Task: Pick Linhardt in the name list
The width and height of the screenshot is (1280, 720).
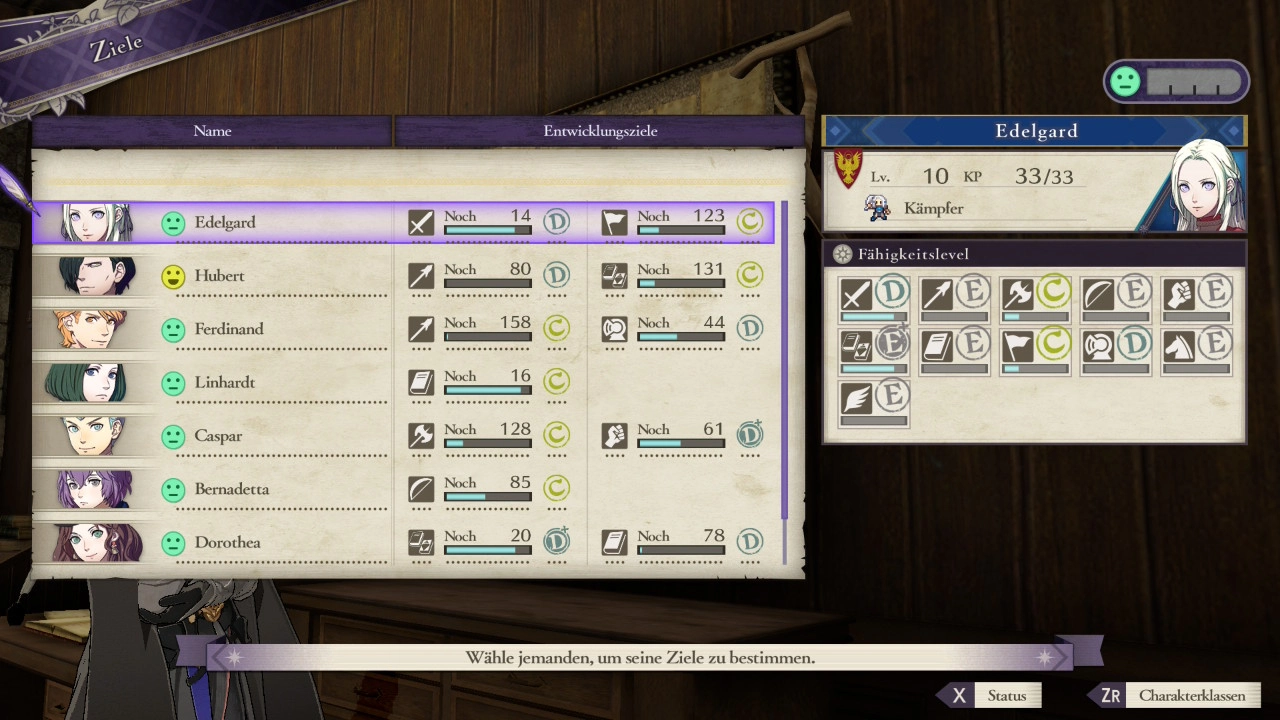Action: (x=227, y=382)
